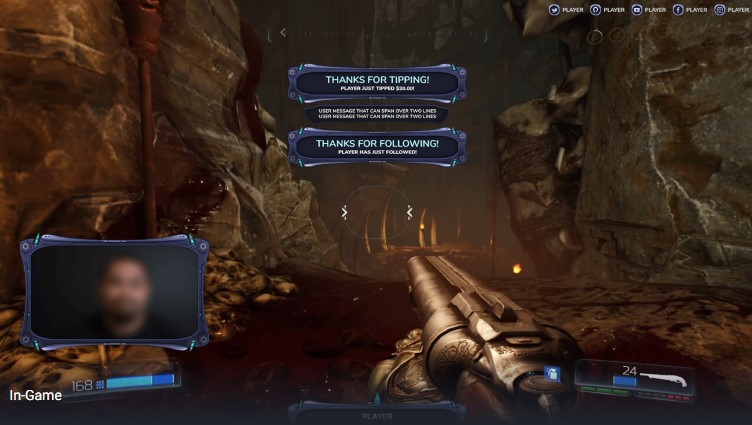
Task: Click the blue equipment icon beside the ammo panel
Action: [x=550, y=374]
